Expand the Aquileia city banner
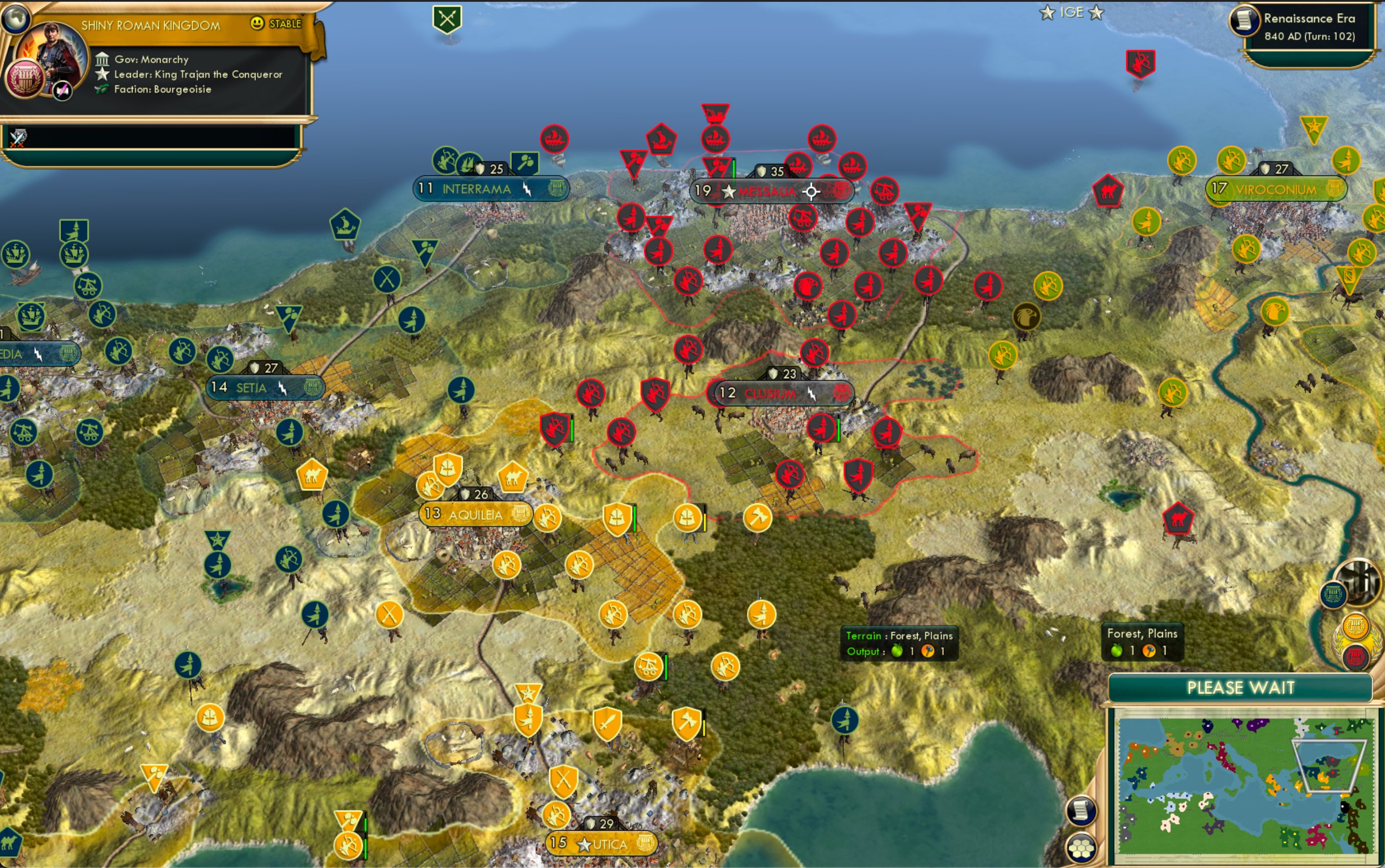This screenshot has width=1385, height=868. 476,514
